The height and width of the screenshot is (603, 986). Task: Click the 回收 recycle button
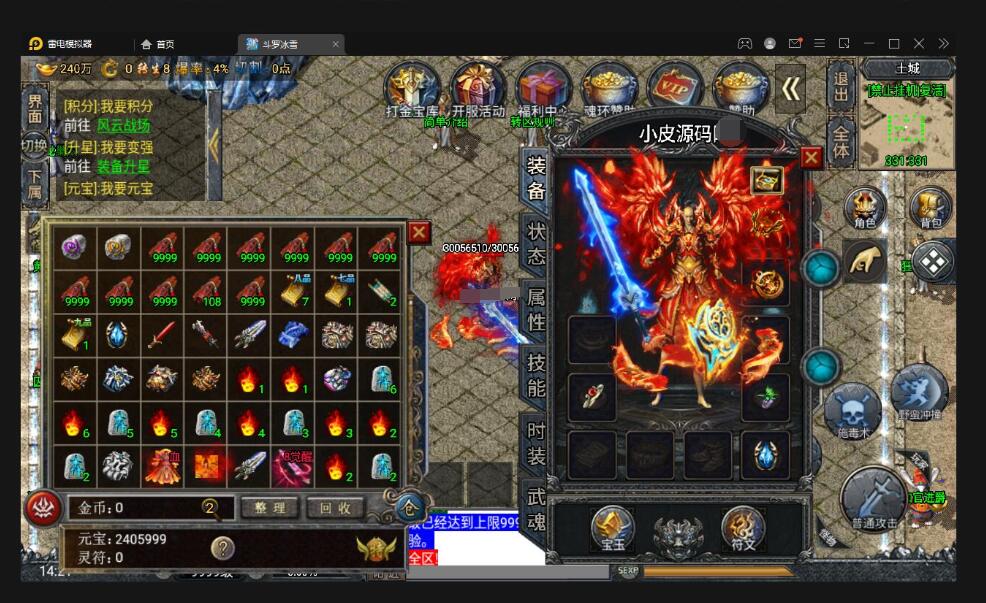coord(335,508)
